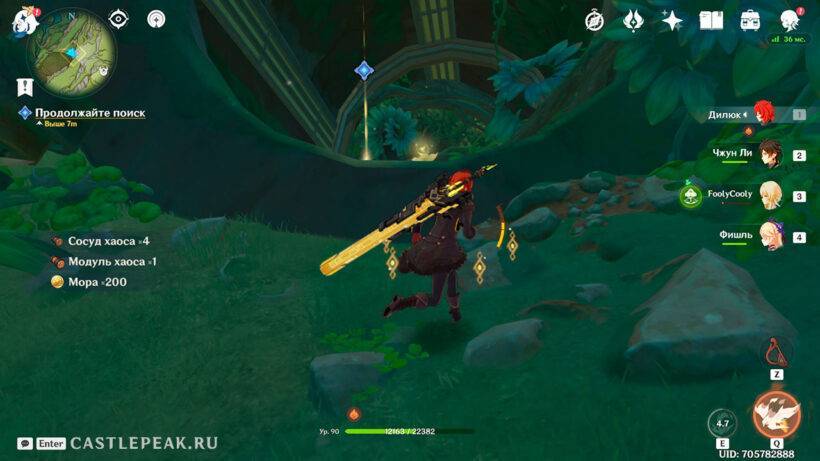This screenshot has width=820, height=461.
Task: Open the compass icon in the top bar
Action: click(x=594, y=19)
